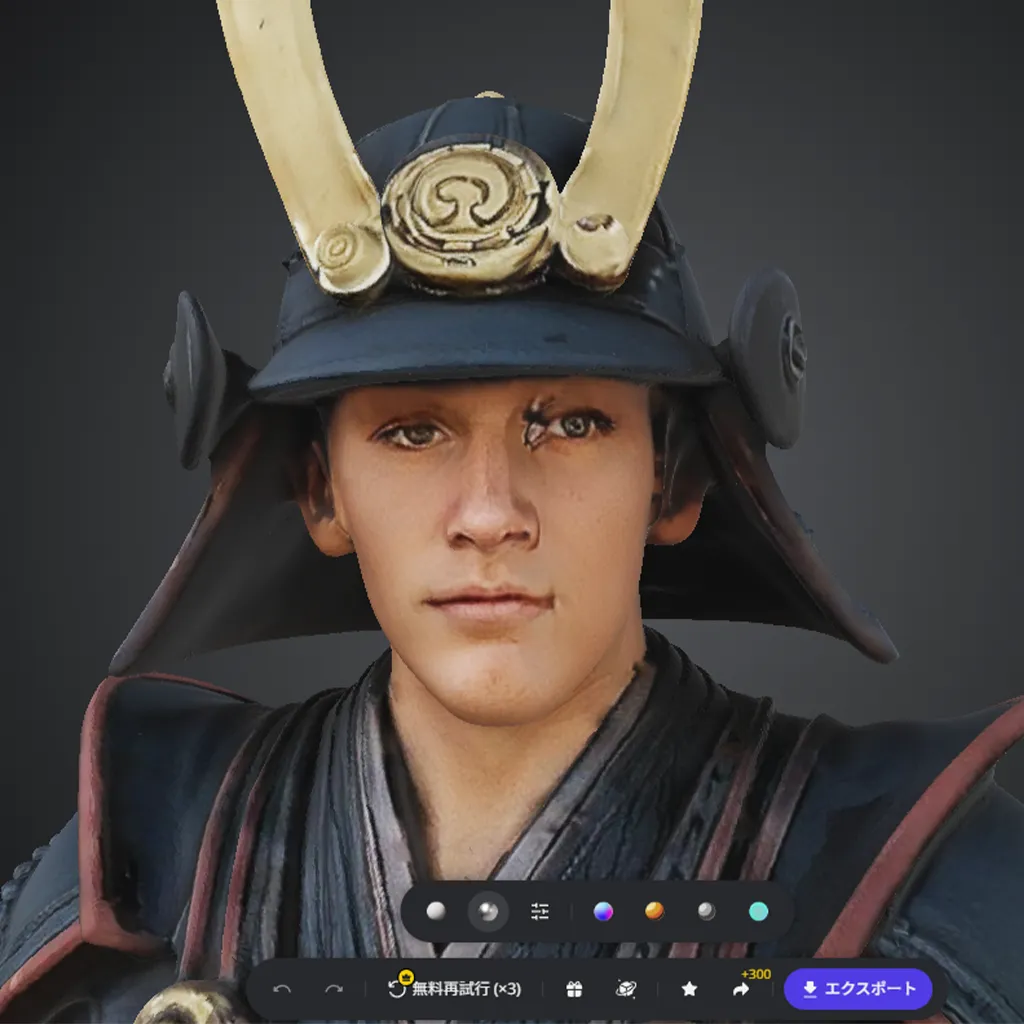The width and height of the screenshot is (1024, 1024).
Task: Choose the gray metallic sphere material
Action: click(706, 911)
